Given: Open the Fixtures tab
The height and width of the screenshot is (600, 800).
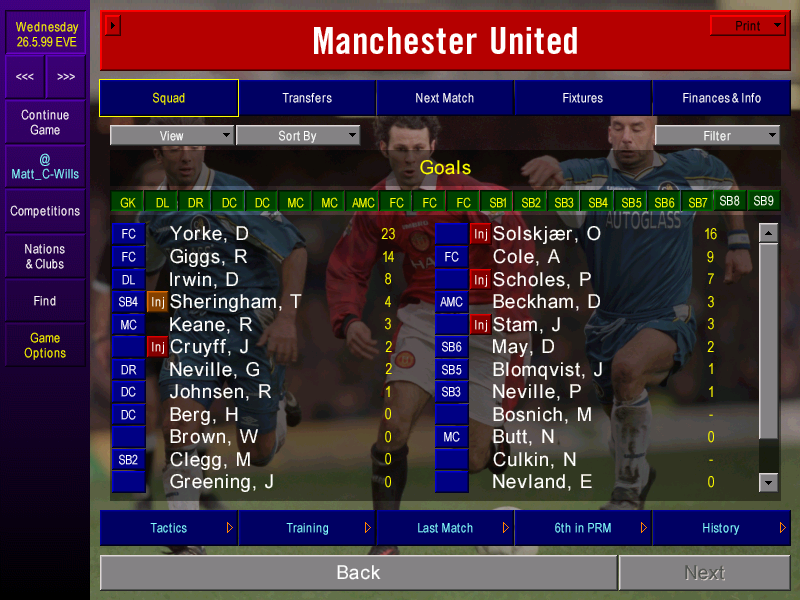Looking at the screenshot, I should click(583, 98).
